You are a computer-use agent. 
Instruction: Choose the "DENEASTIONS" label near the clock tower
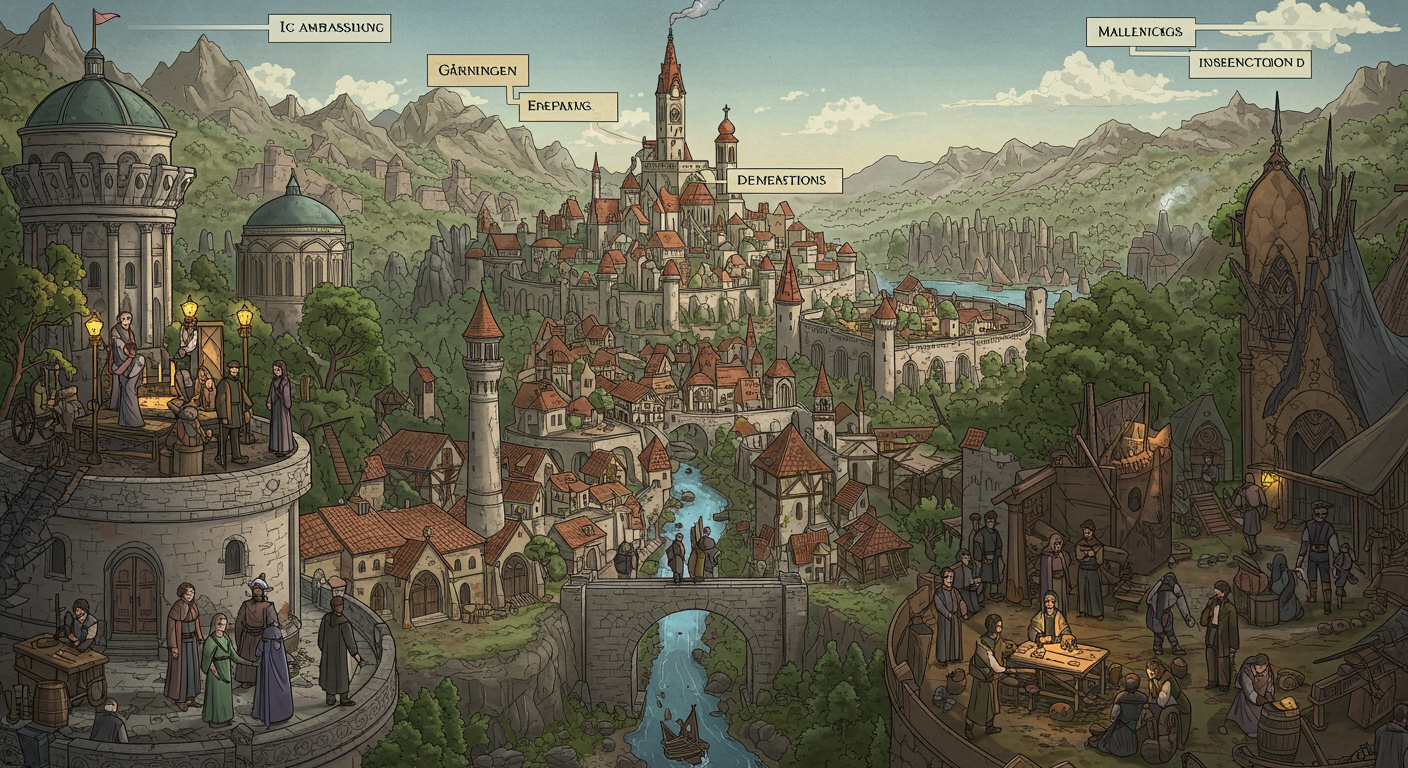[783, 180]
